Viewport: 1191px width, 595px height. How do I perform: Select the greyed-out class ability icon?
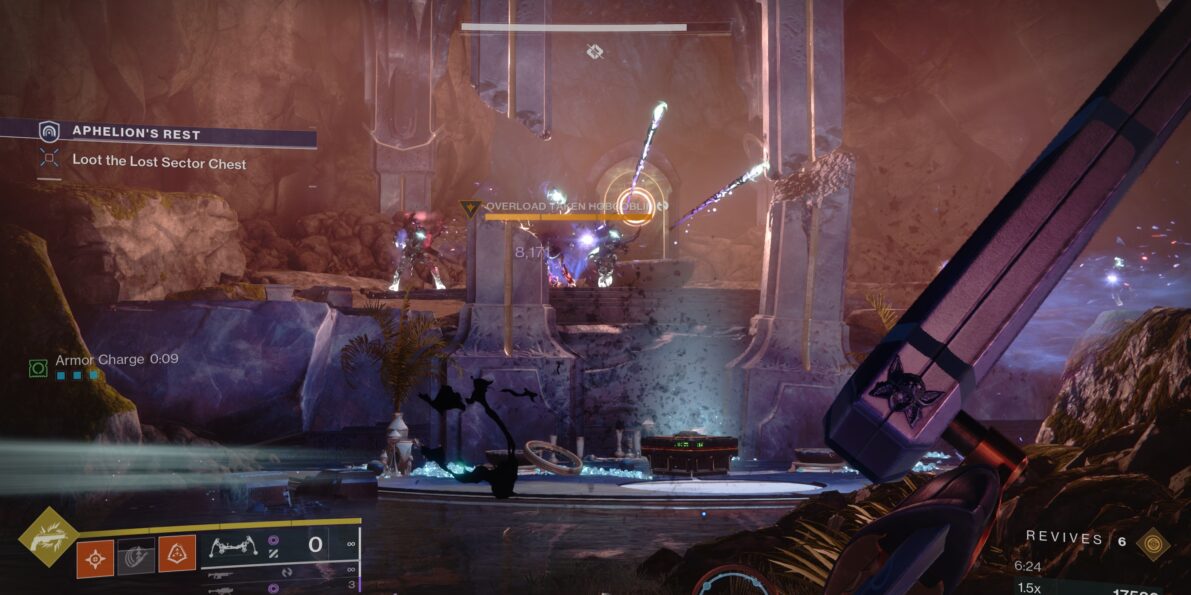[x=136, y=556]
